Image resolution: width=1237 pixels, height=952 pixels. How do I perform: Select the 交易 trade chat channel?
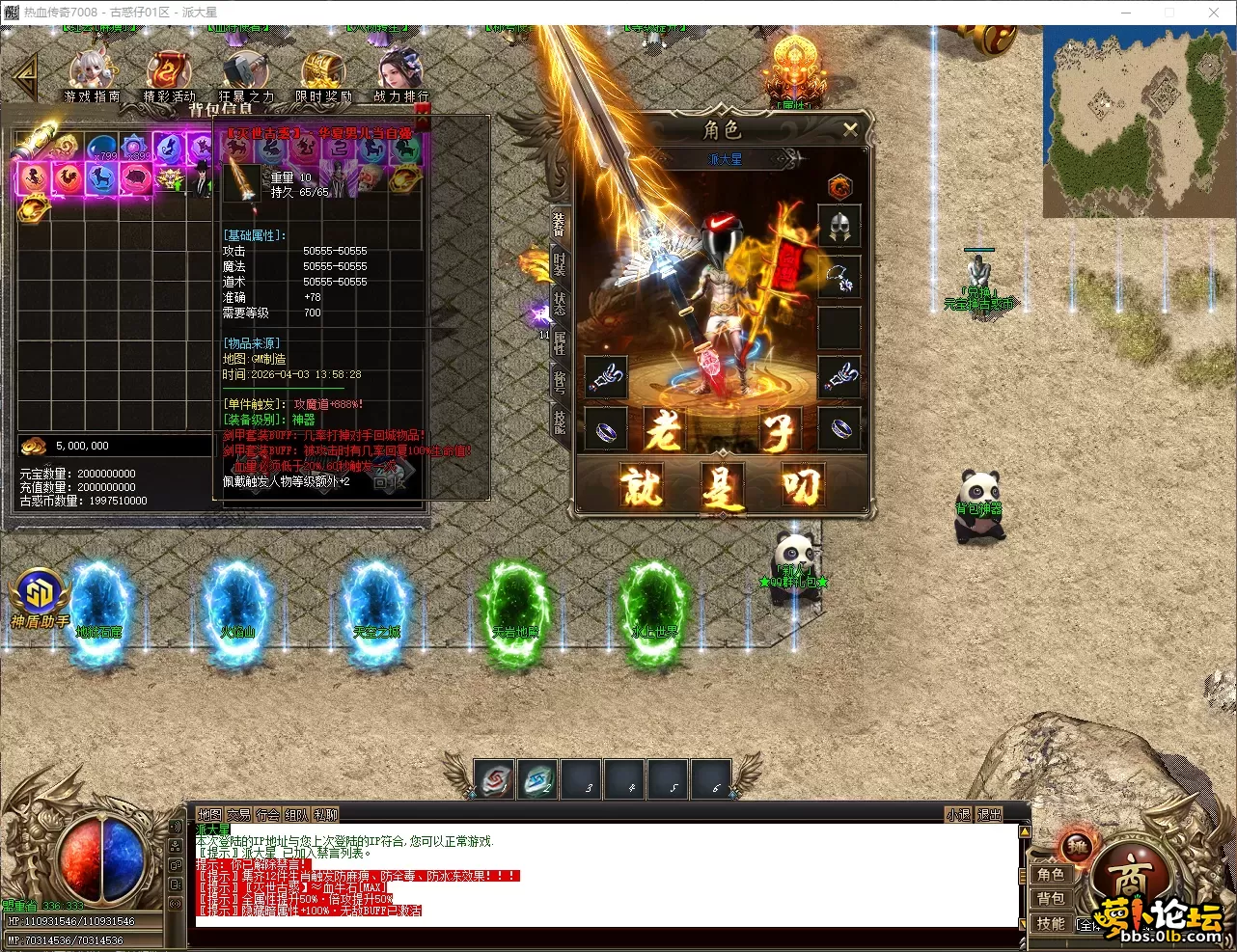pyautogui.click(x=238, y=815)
